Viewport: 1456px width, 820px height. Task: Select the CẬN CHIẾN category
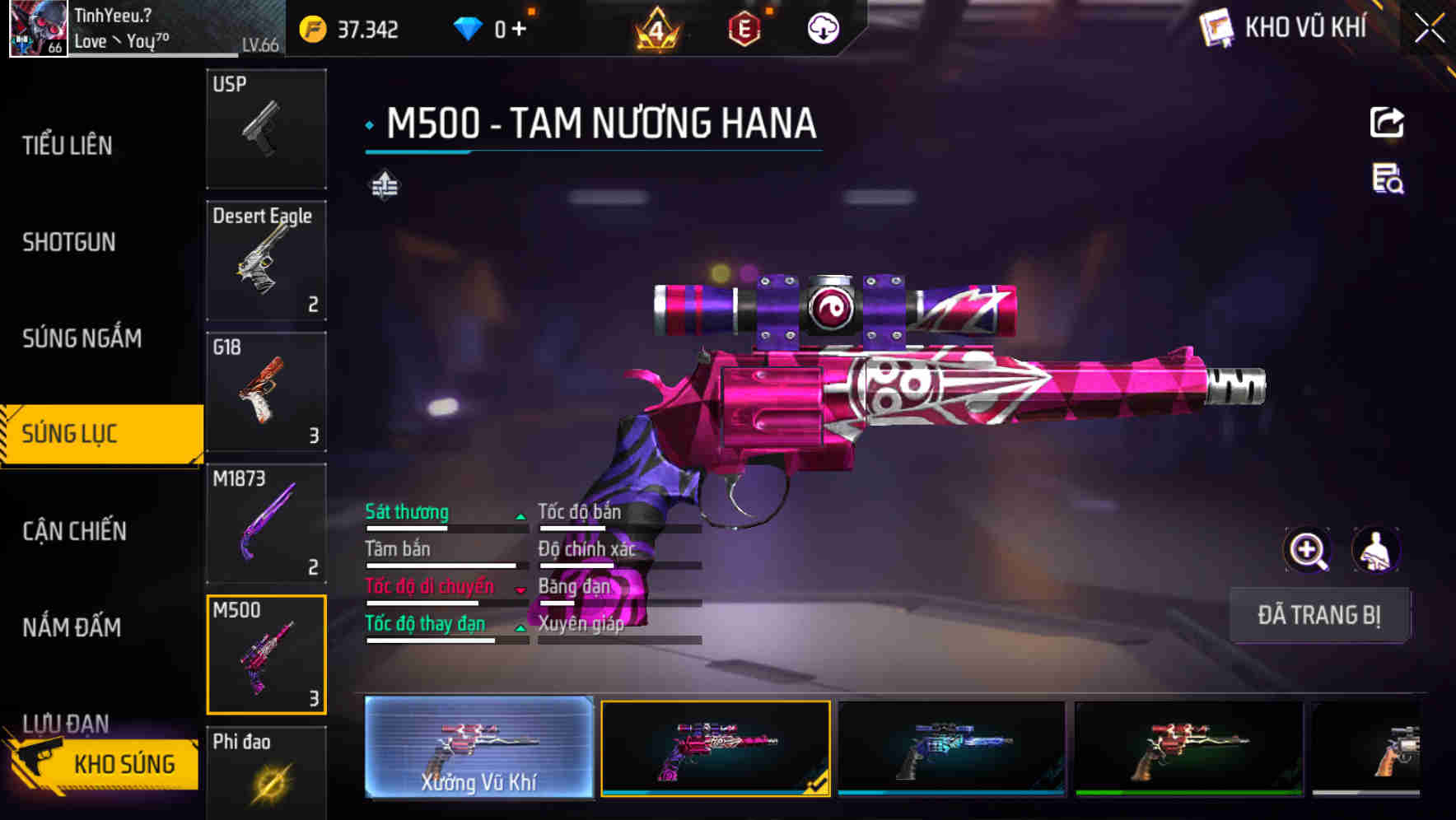pyautogui.click(x=72, y=531)
